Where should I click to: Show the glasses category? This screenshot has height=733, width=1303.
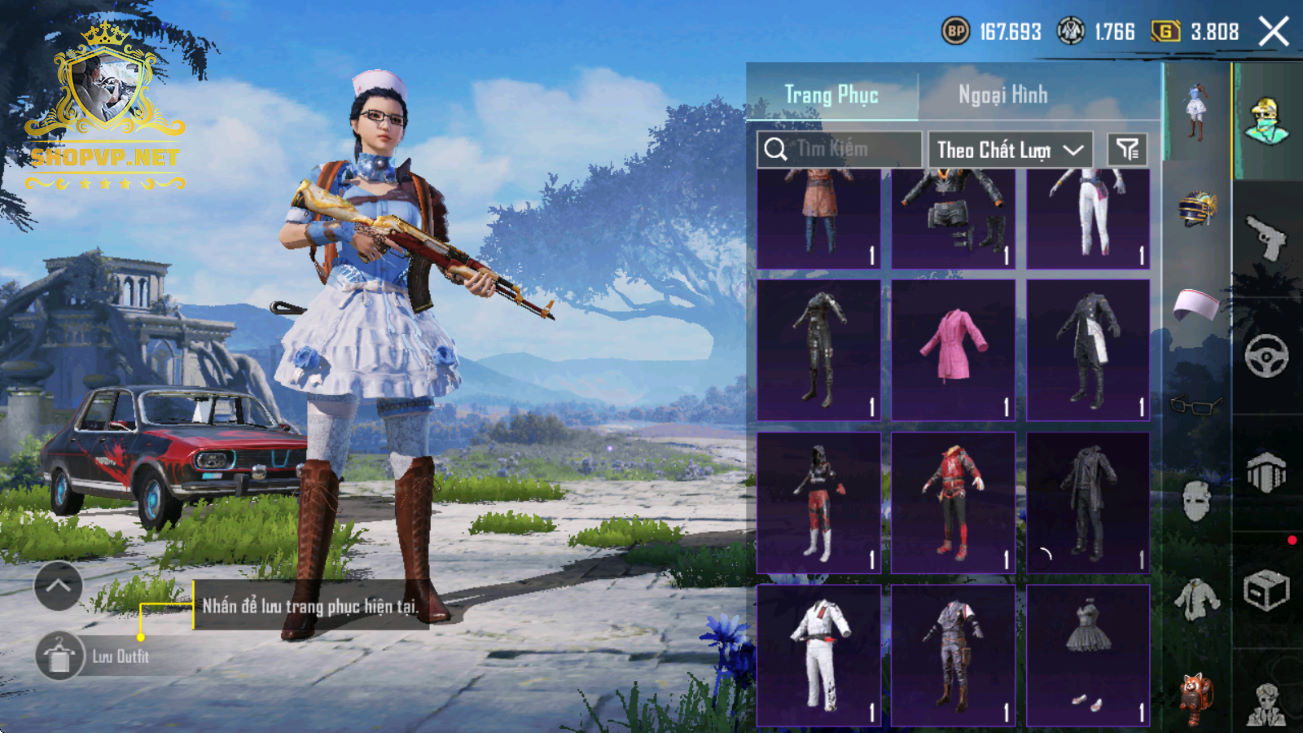1197,404
